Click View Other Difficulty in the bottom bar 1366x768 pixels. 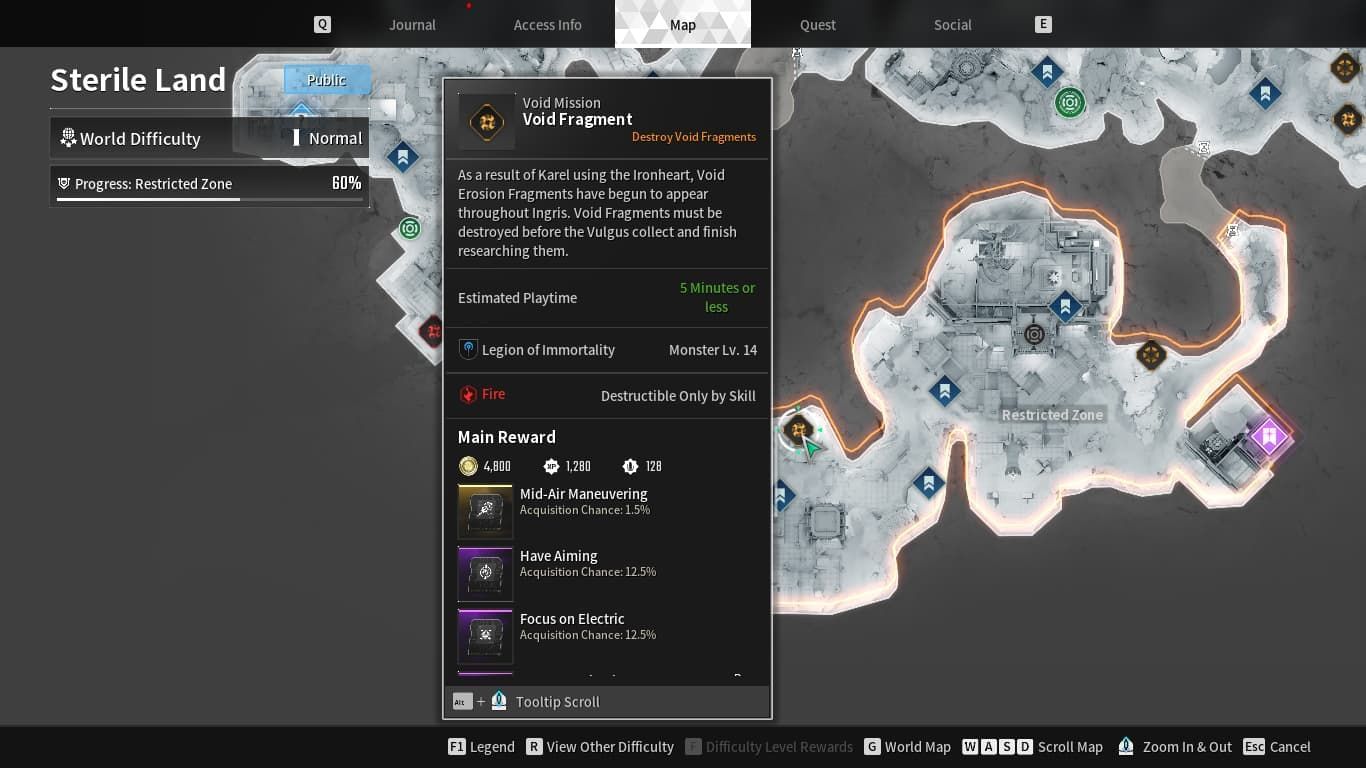tap(600, 746)
